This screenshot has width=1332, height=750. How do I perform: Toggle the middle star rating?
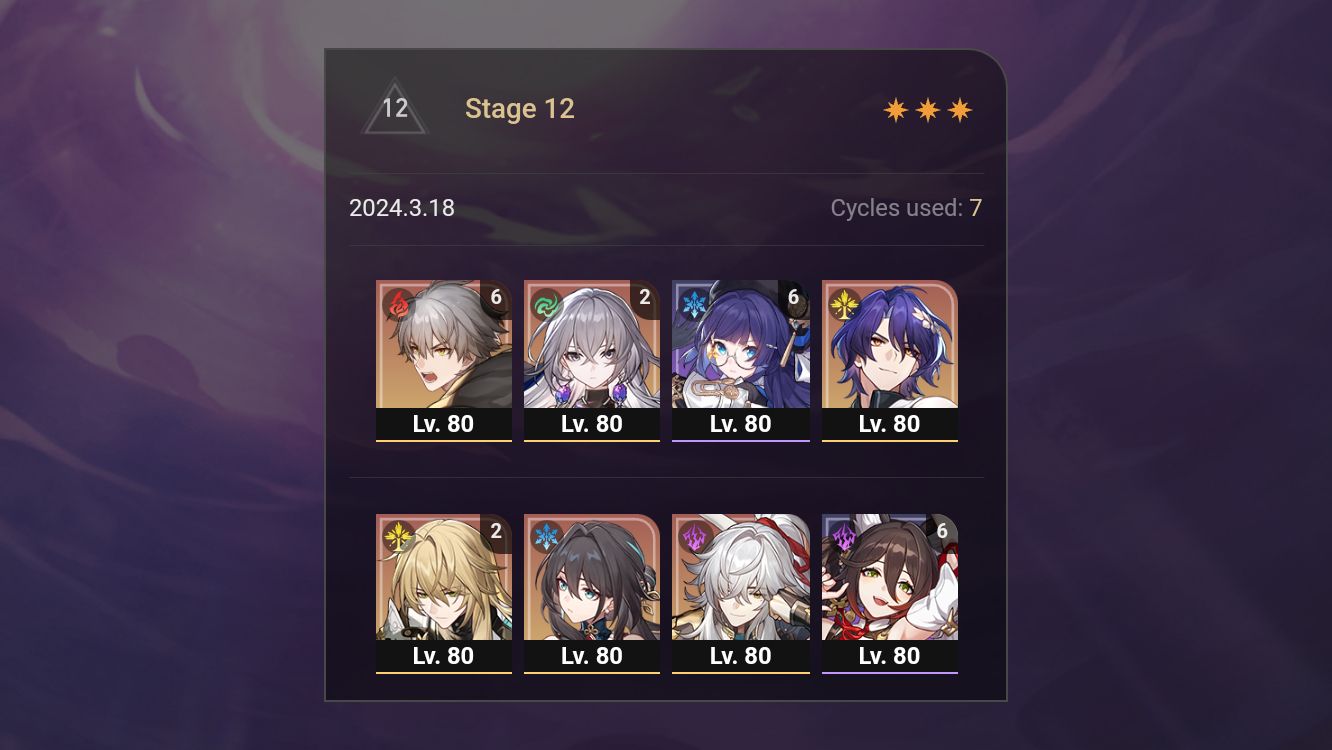926,110
